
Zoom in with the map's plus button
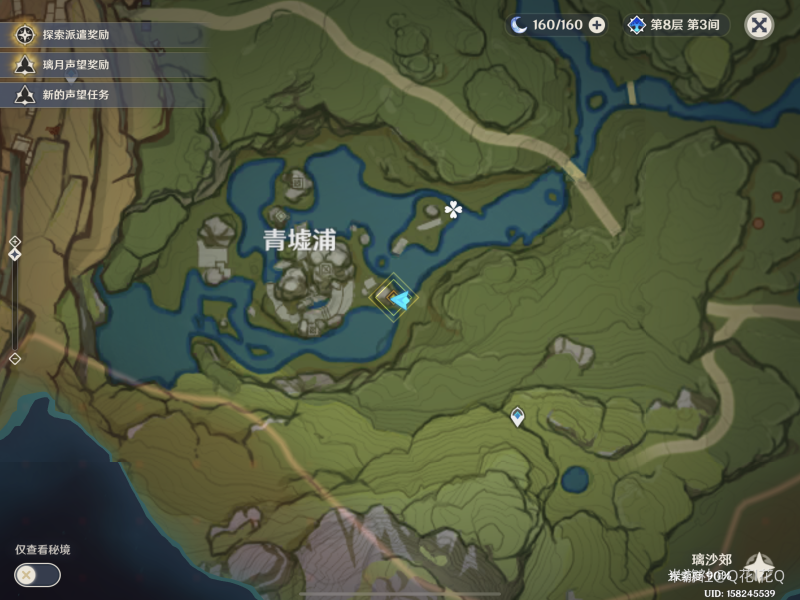pyautogui.click(x=15, y=241)
